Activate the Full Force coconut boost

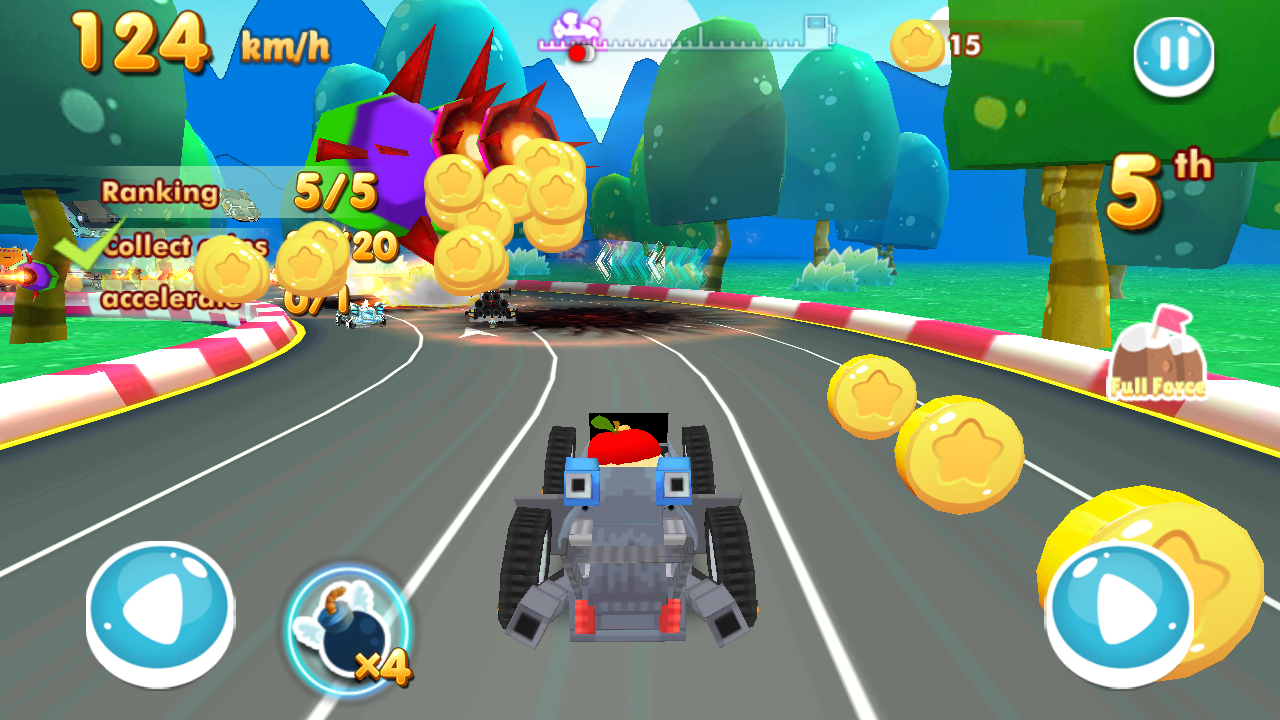[1157, 357]
